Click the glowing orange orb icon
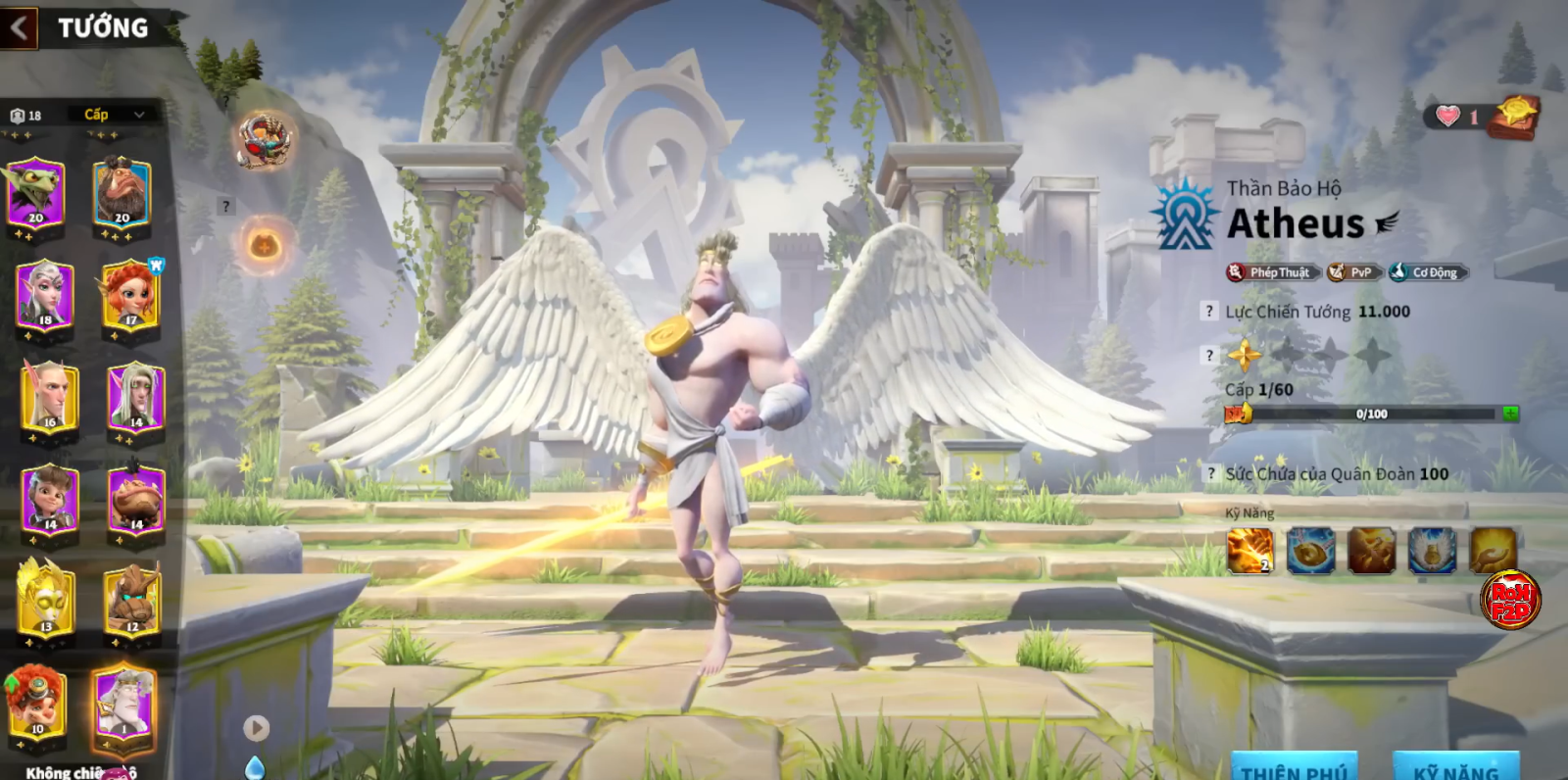The width and height of the screenshot is (1568, 780). [264, 244]
